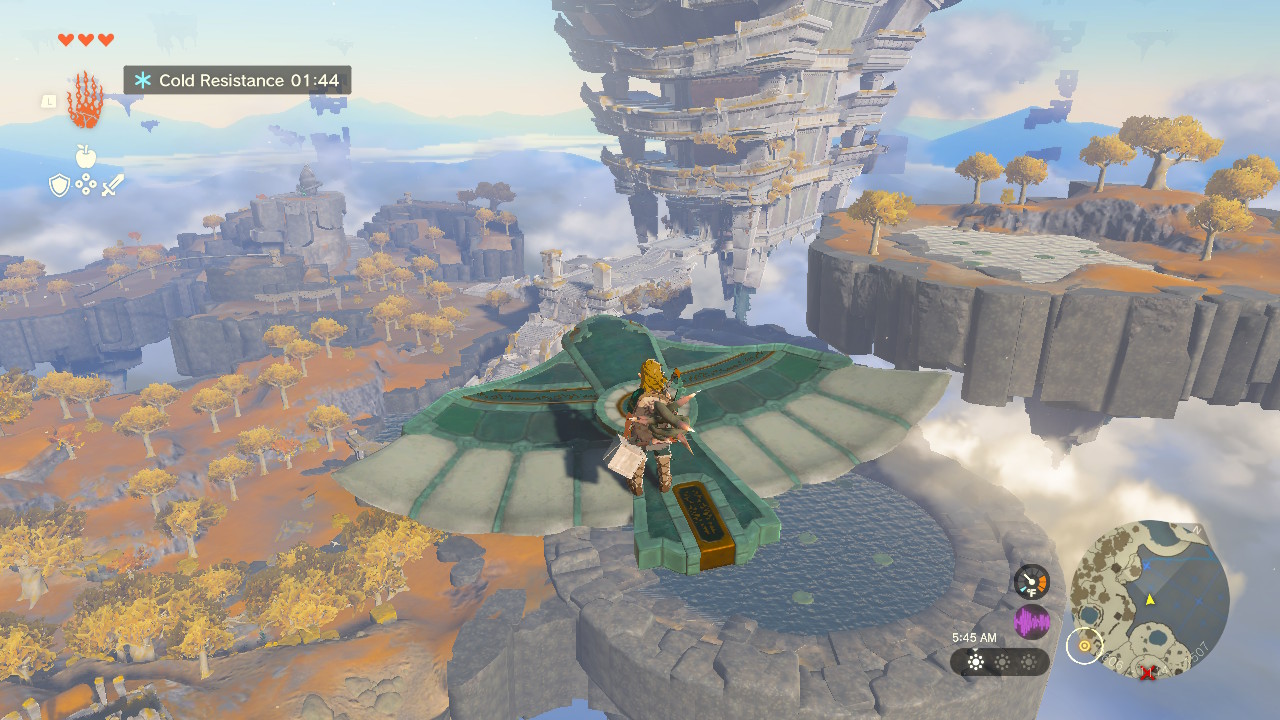Viewport: 1280px width, 720px height.
Task: Click the purple noise level meter
Action: pos(1032,618)
